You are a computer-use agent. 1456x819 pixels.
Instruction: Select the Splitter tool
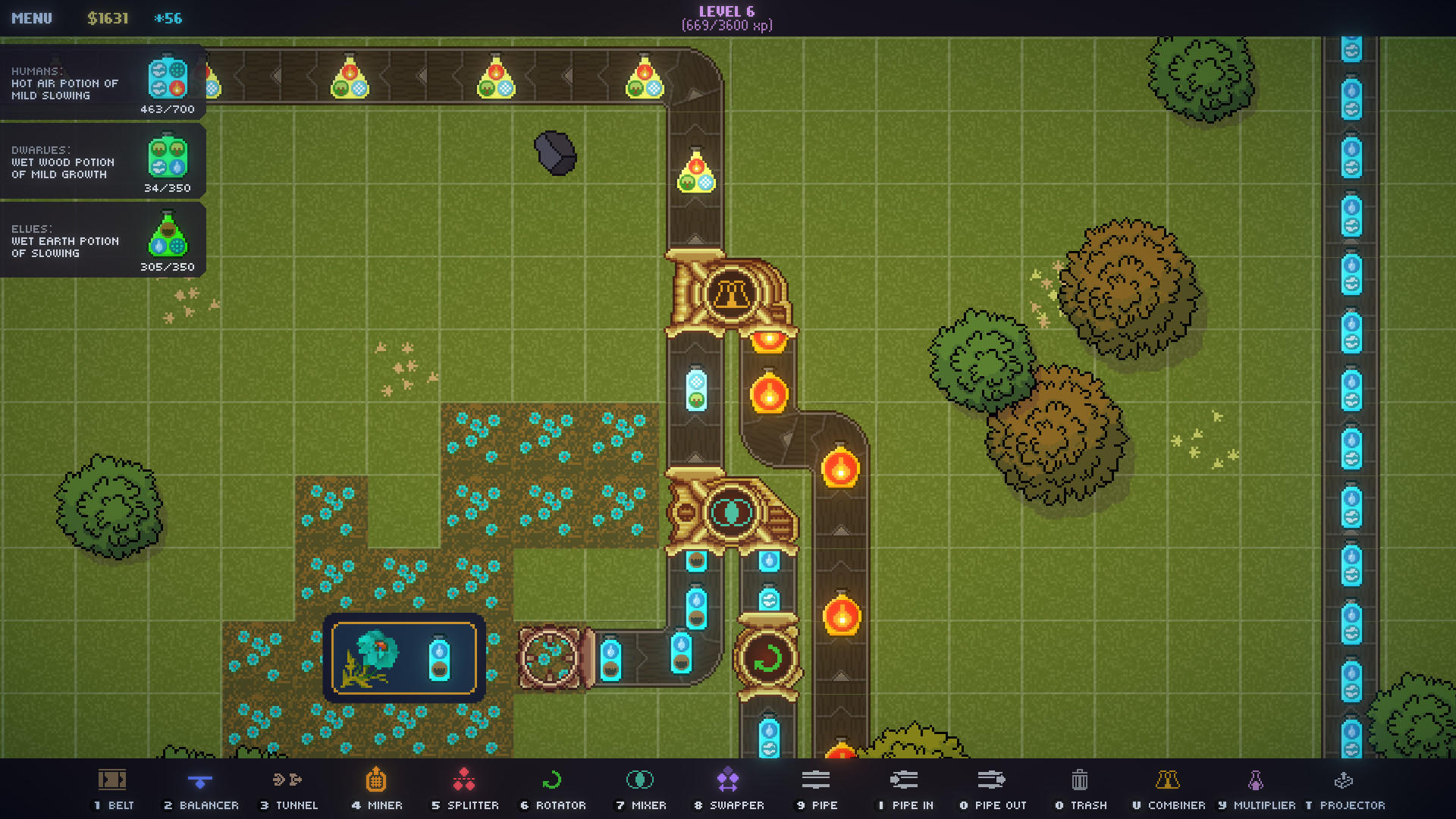coord(465,789)
